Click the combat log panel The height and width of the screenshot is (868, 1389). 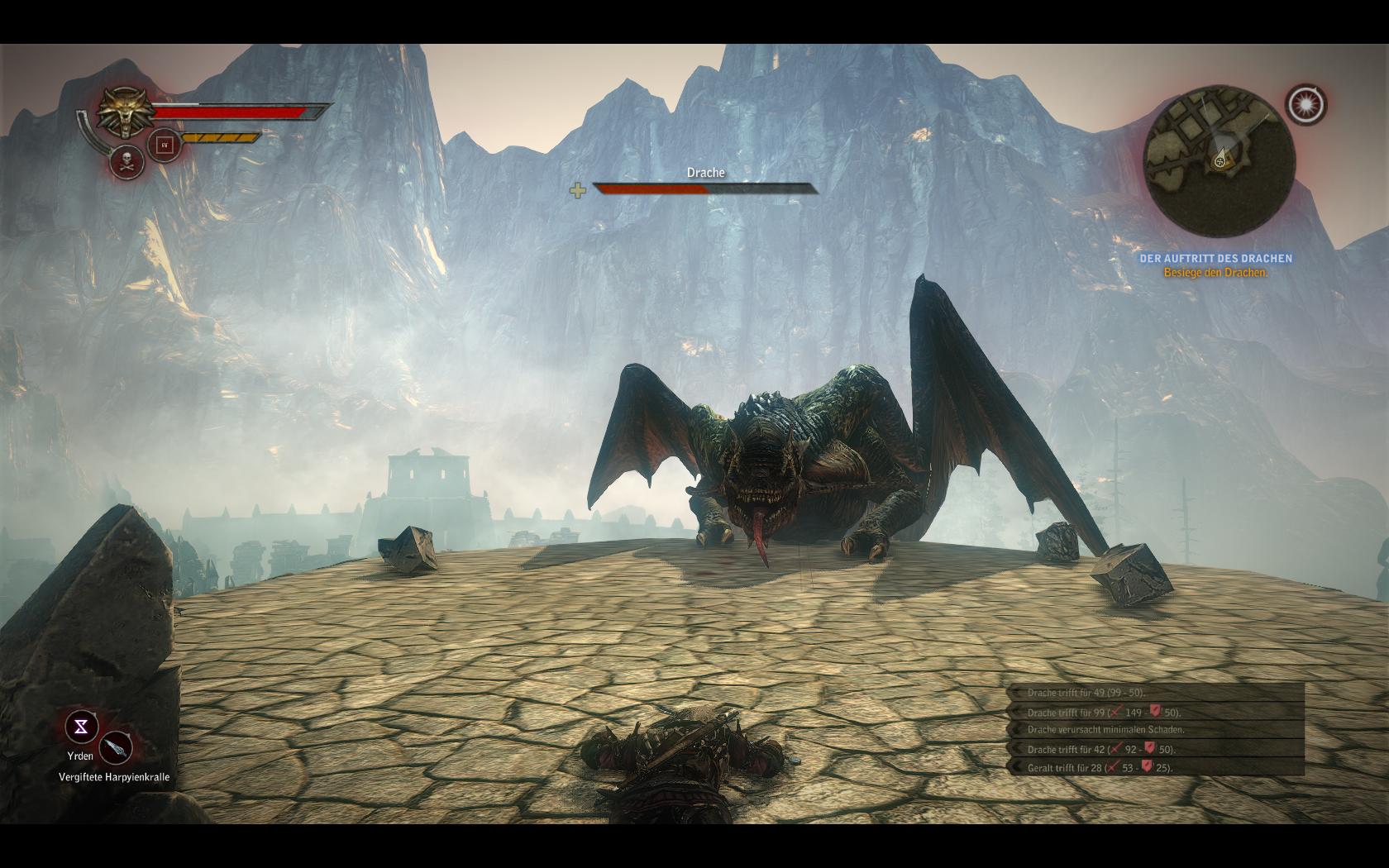[1156, 730]
